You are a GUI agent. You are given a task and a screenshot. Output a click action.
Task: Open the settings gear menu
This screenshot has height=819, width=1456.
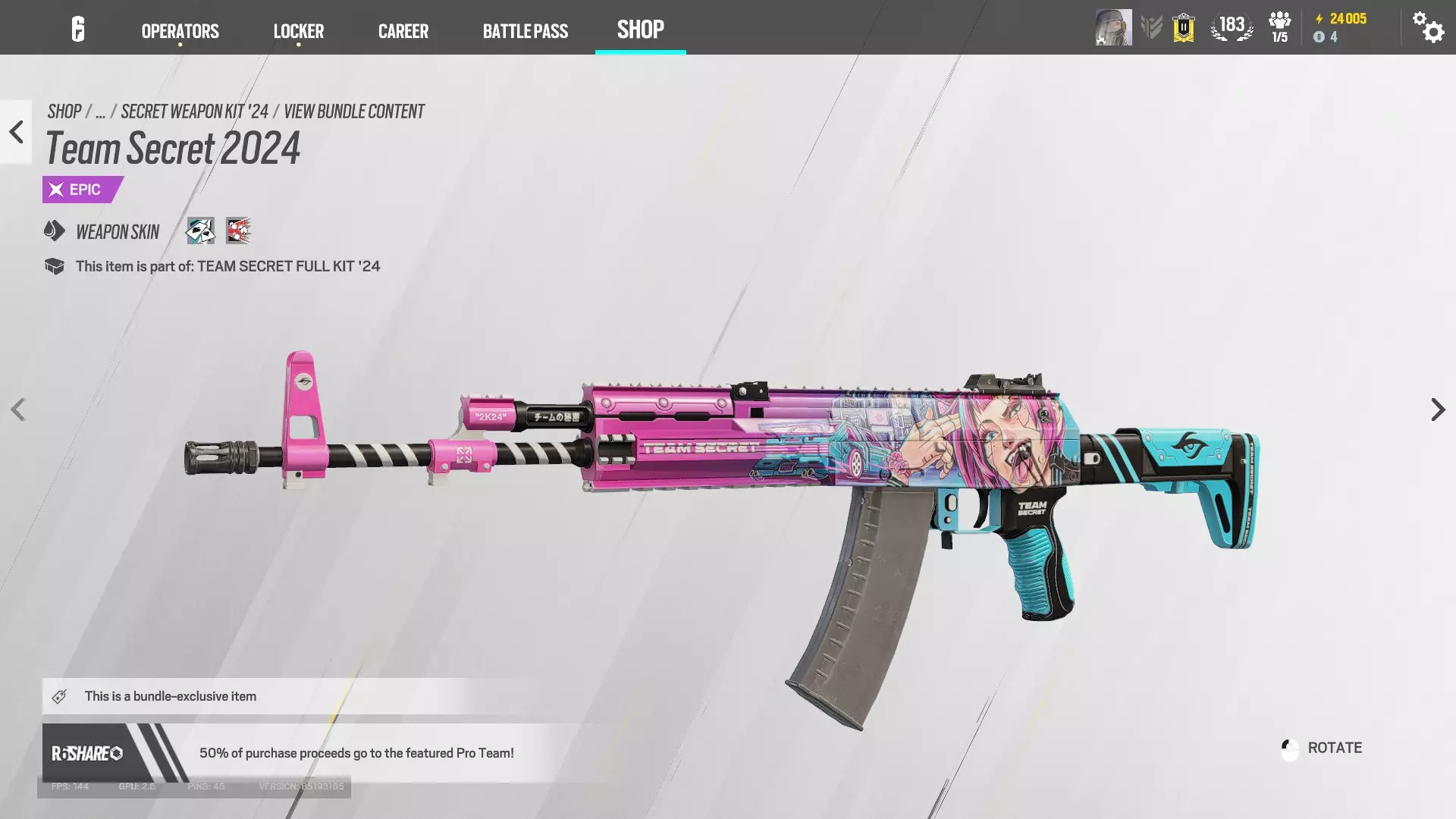tap(1427, 27)
